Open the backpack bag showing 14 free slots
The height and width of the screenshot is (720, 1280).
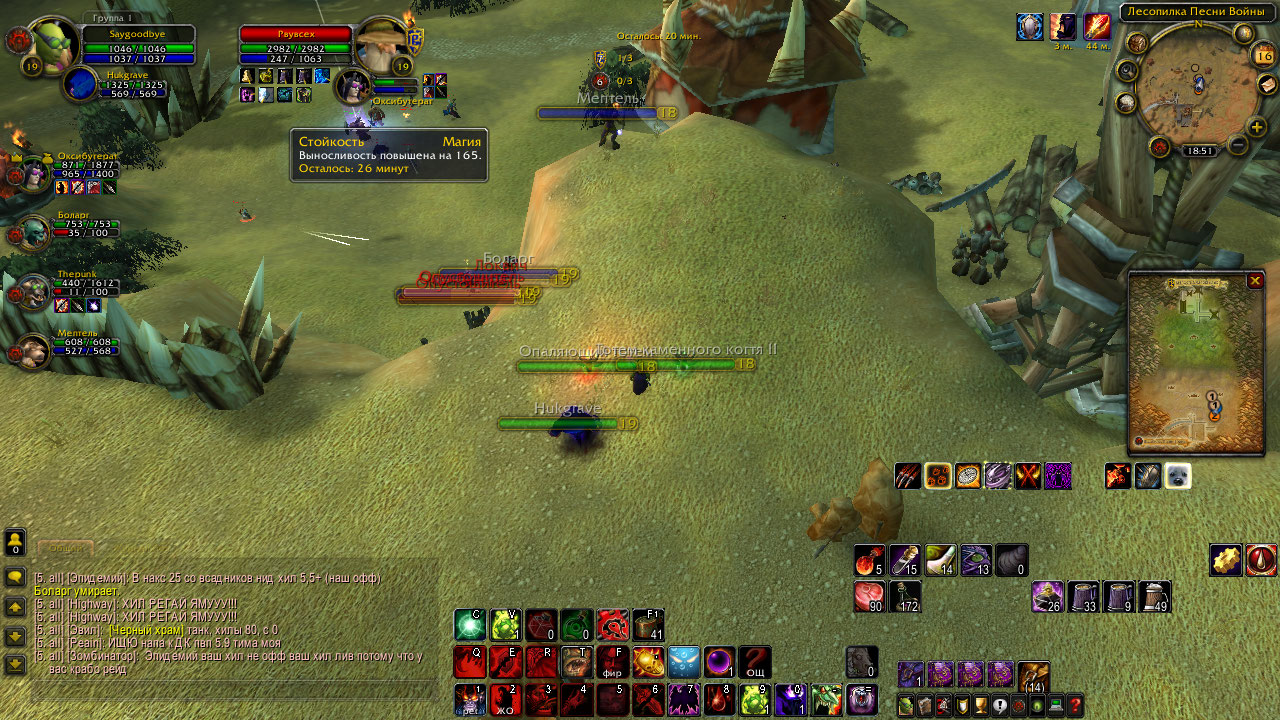click(x=1033, y=677)
